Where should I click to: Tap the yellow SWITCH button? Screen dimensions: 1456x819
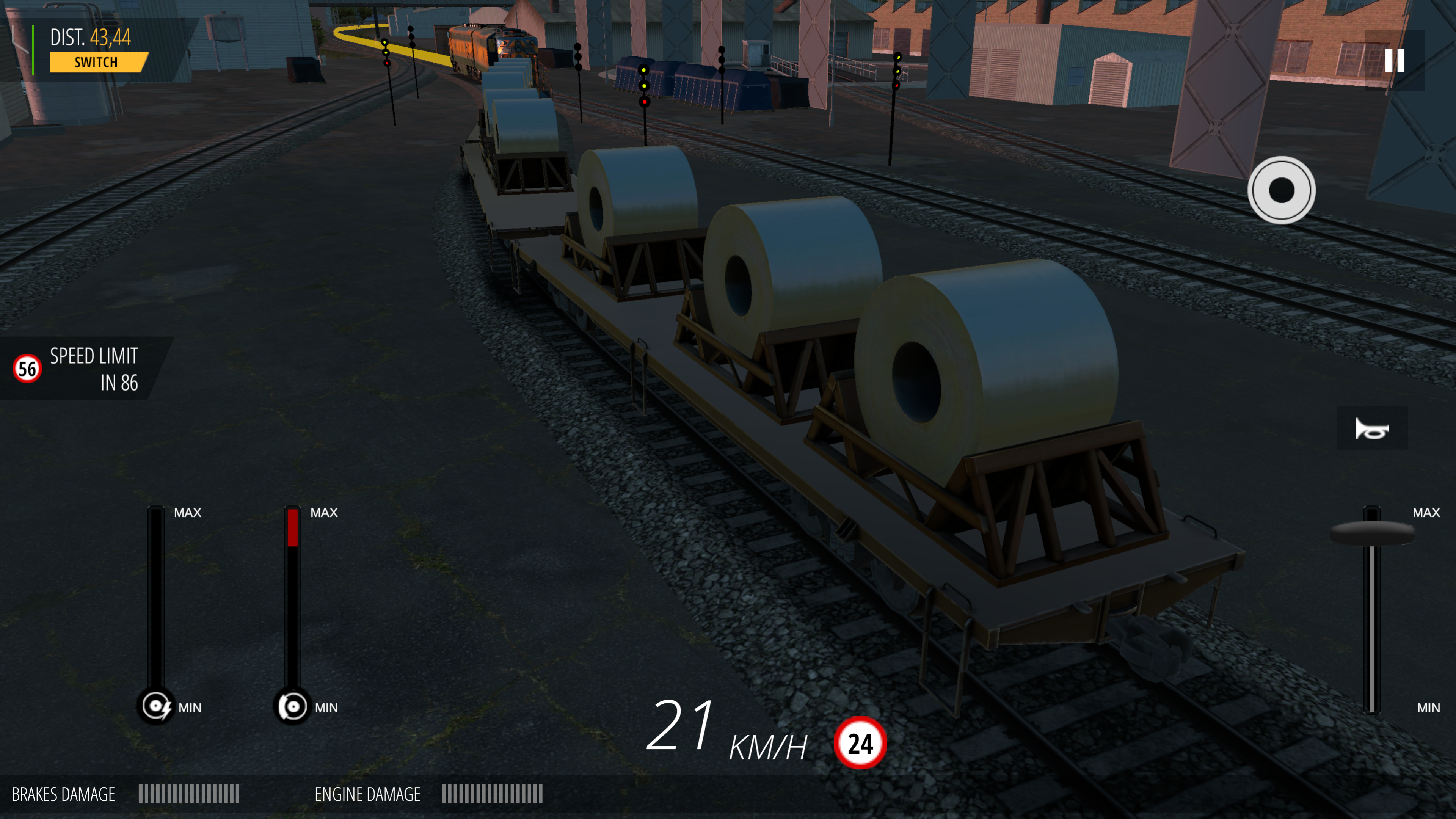(x=97, y=62)
